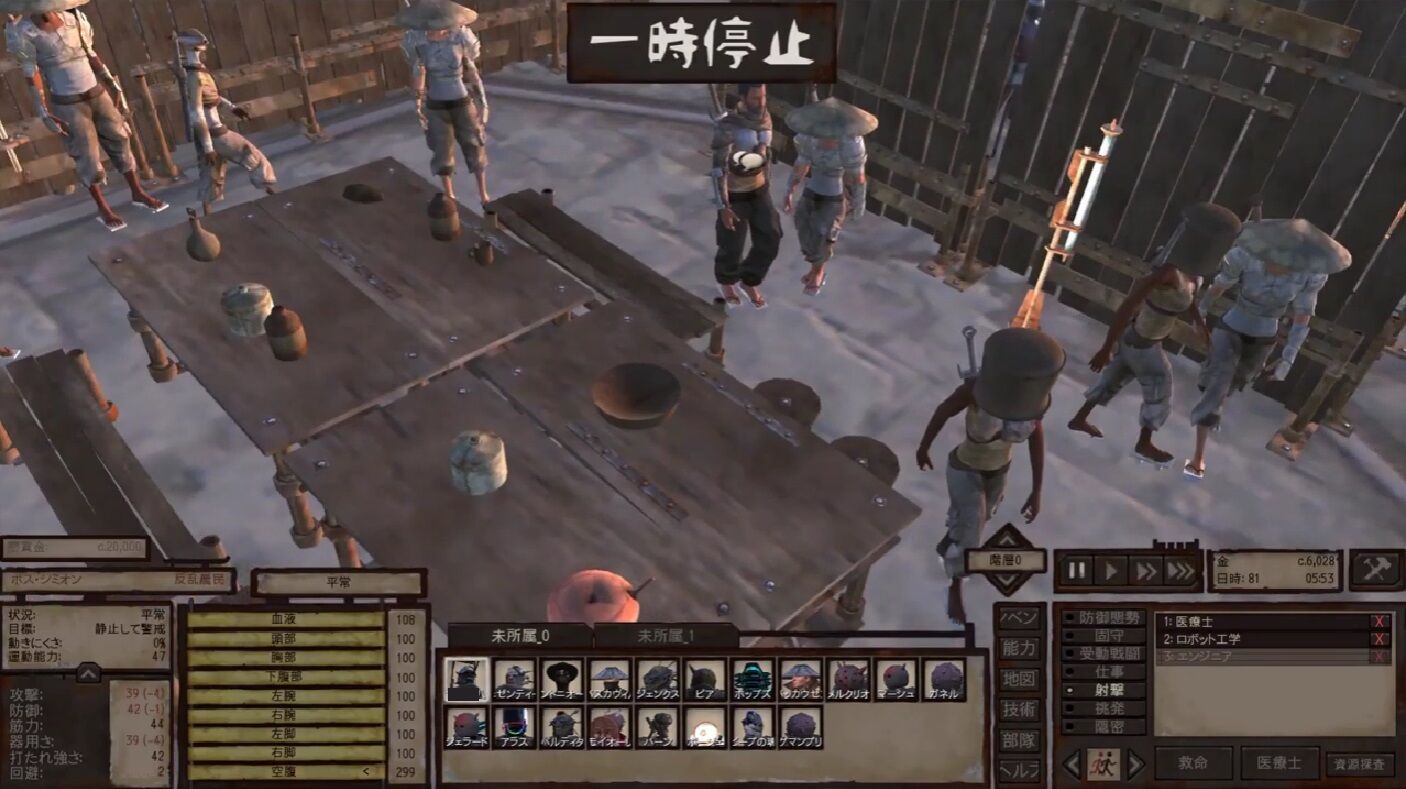Viewport: 1406px width, 789px height.
Task: Click the right arrow beside the speed icon
Action: click(x=1138, y=764)
